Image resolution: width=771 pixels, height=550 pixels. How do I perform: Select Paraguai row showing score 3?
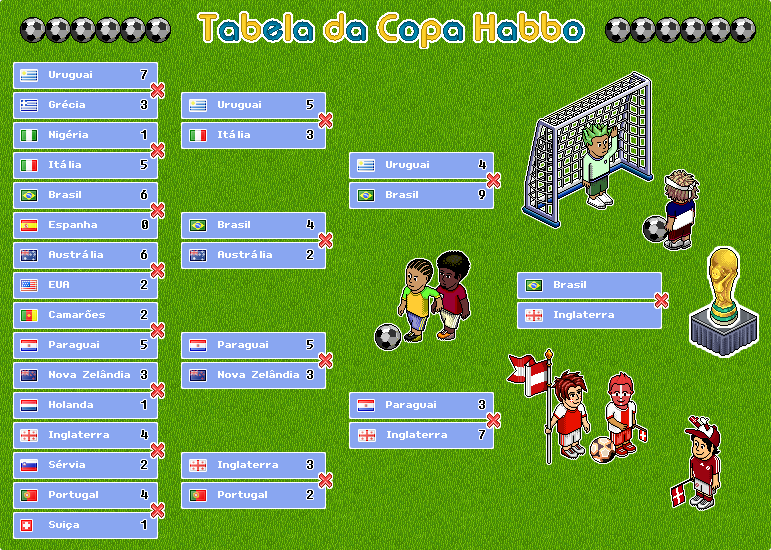[x=421, y=405]
